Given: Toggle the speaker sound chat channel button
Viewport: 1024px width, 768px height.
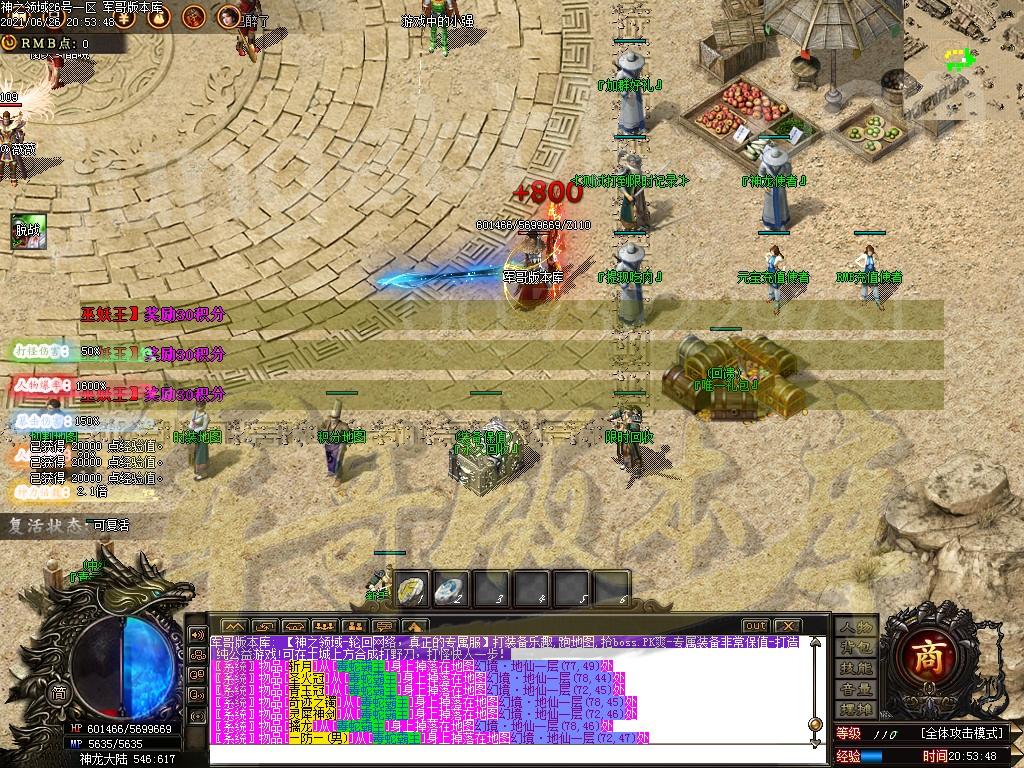Looking at the screenshot, I should tap(197, 634).
